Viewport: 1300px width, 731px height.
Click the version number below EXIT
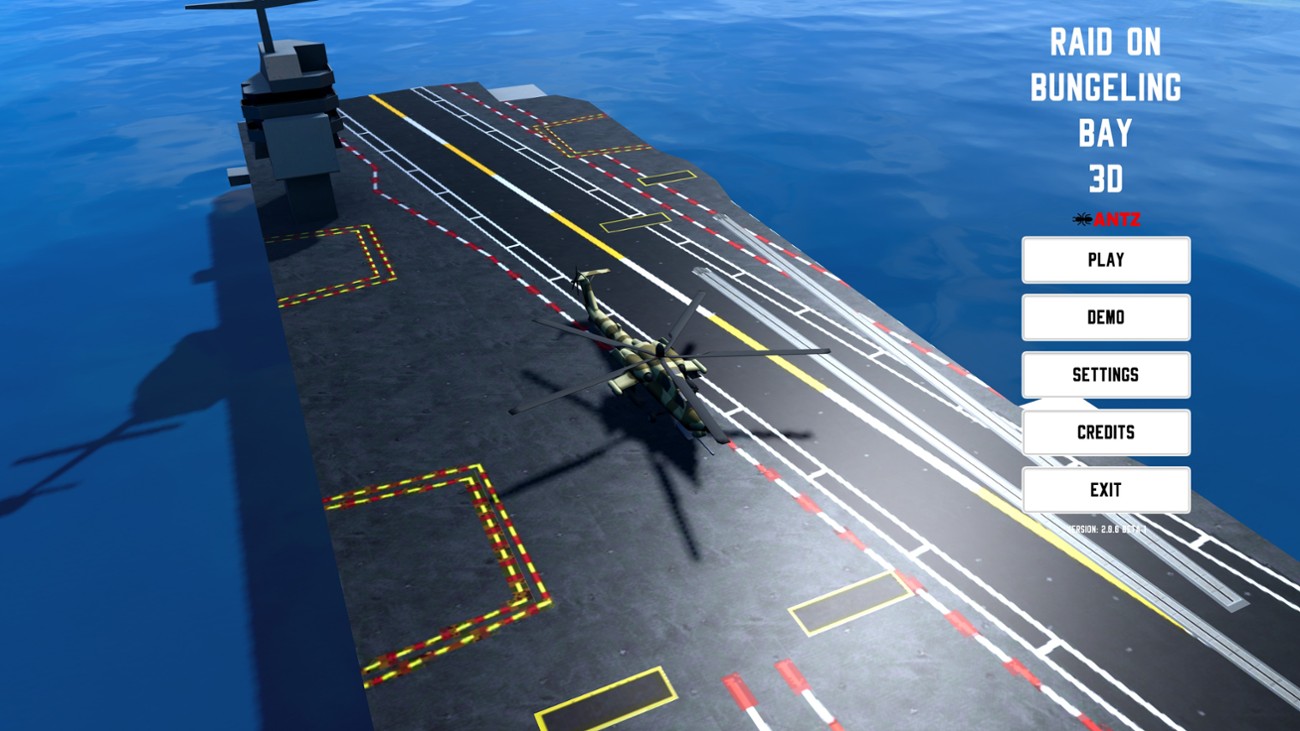click(1105, 528)
